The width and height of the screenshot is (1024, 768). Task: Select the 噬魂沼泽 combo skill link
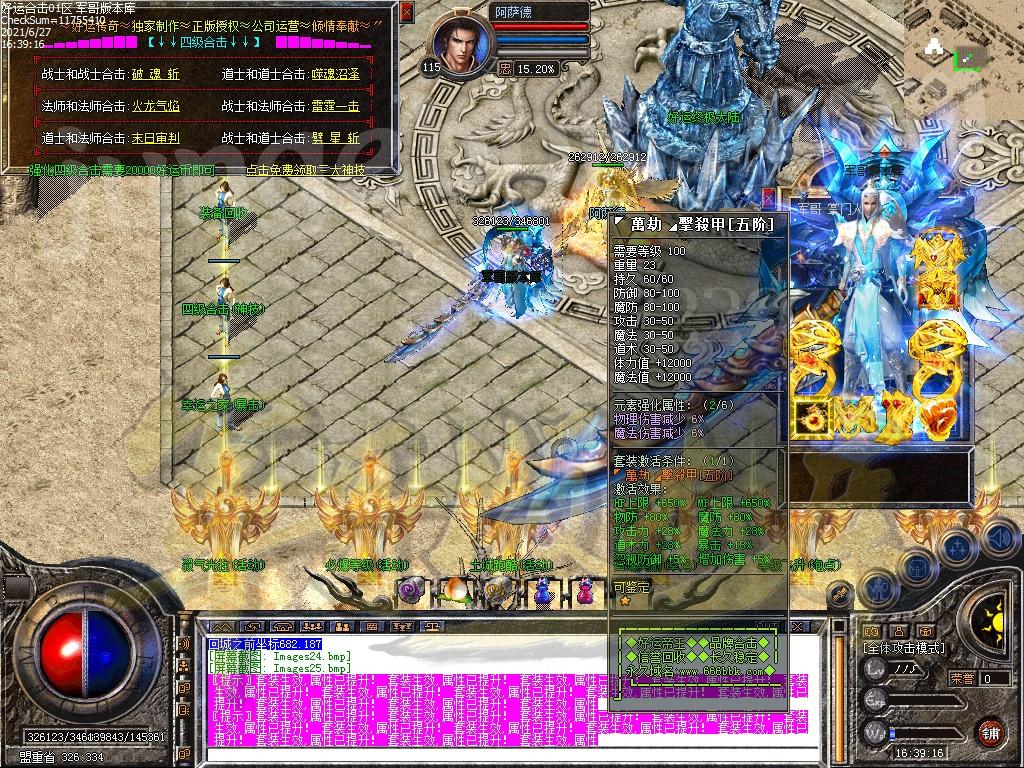336,75
